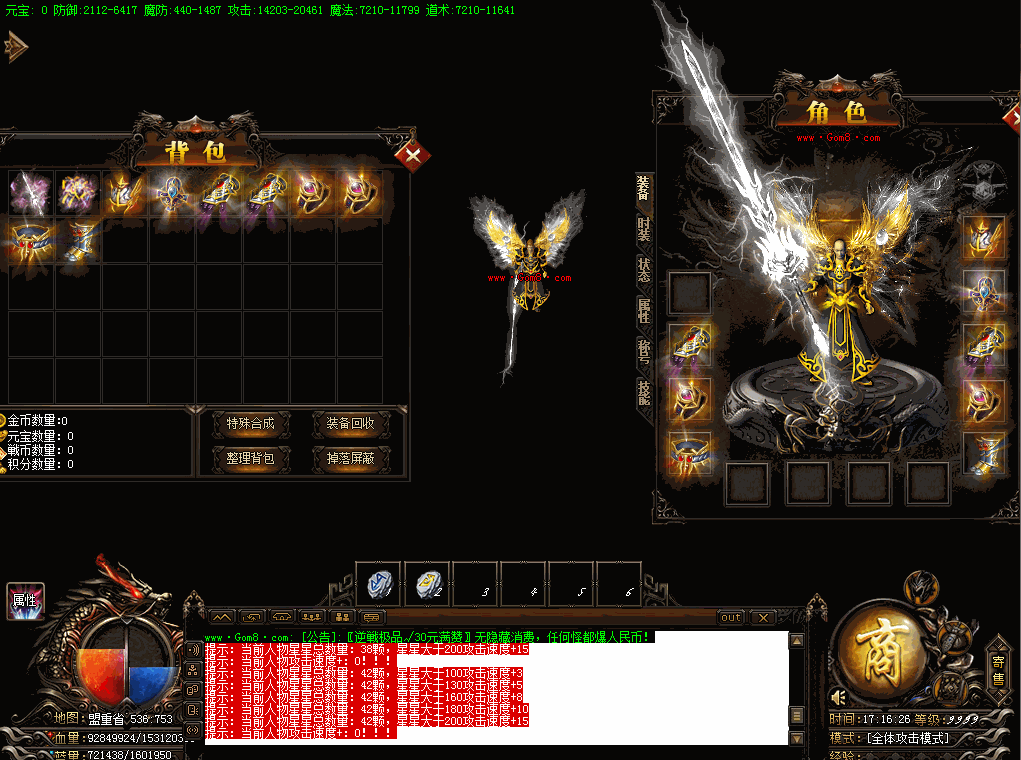Screen dimensions: 1021x760
Task: Choose the belt item in the backpack
Action: click(30, 242)
